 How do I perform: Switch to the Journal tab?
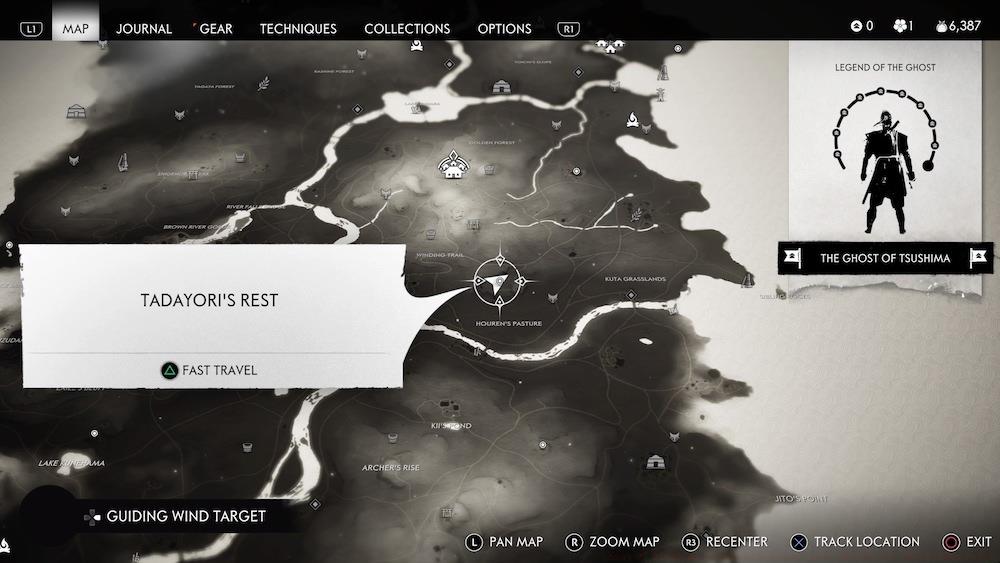(x=144, y=28)
